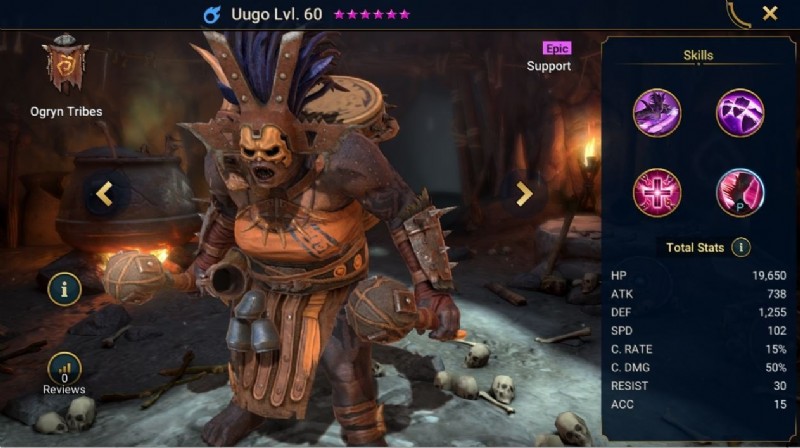Screen dimensions: 800x448
Task: Select the purple slash skill icon
Action: coord(740,113)
